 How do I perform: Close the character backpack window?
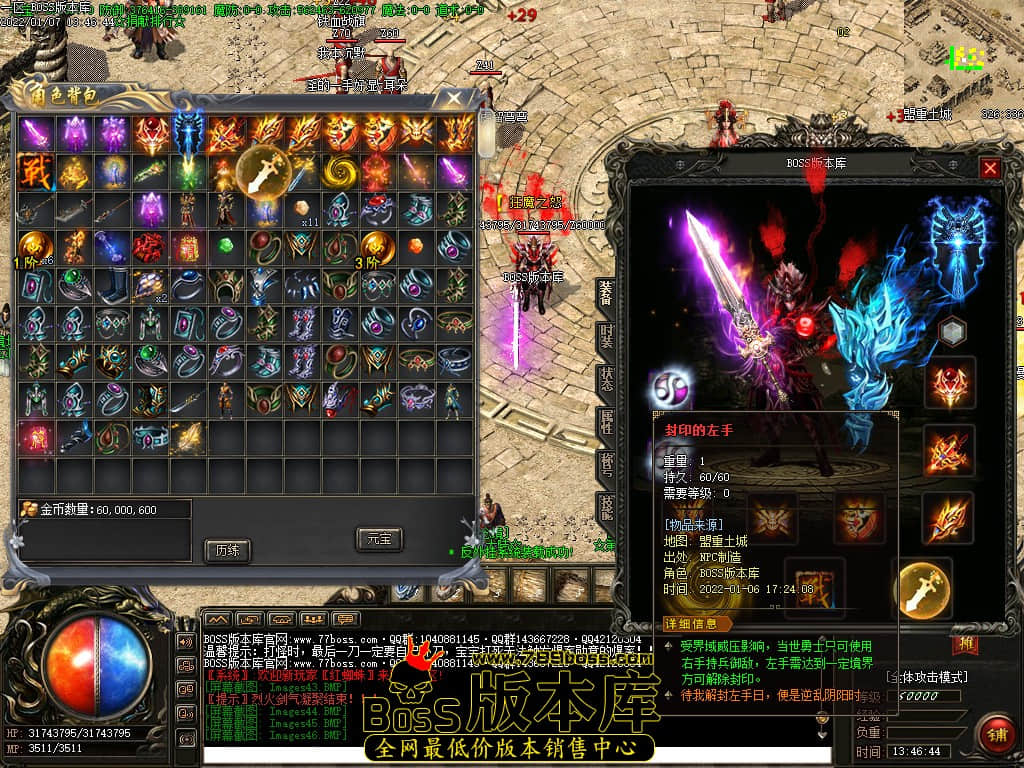(x=454, y=98)
